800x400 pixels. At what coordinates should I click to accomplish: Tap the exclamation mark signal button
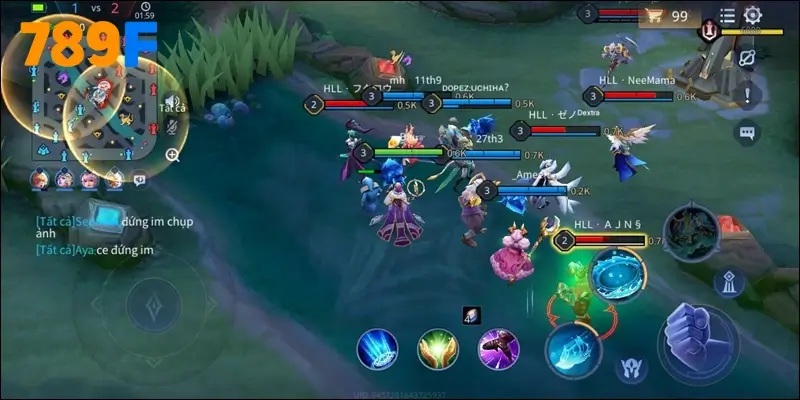[746, 95]
